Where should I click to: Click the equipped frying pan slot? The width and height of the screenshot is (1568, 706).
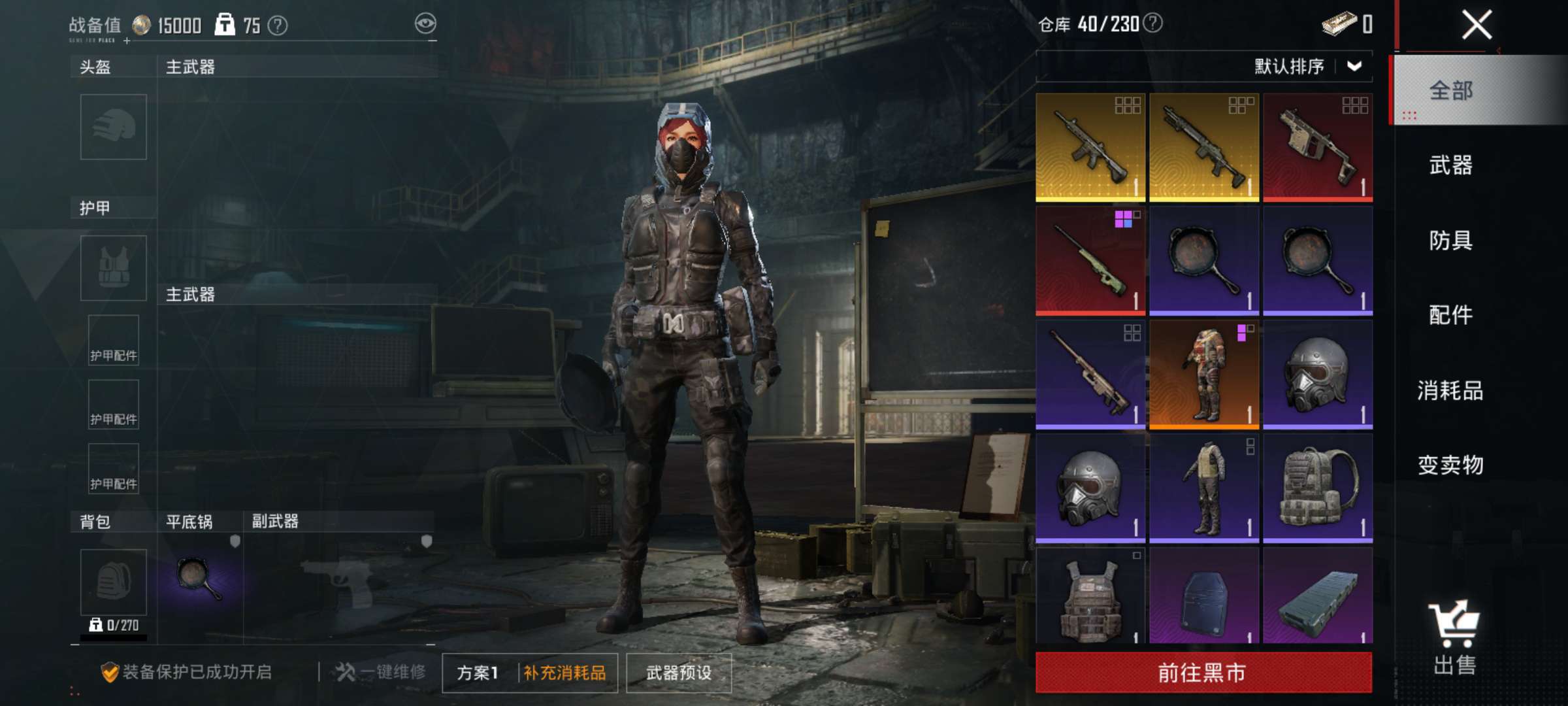click(x=199, y=579)
